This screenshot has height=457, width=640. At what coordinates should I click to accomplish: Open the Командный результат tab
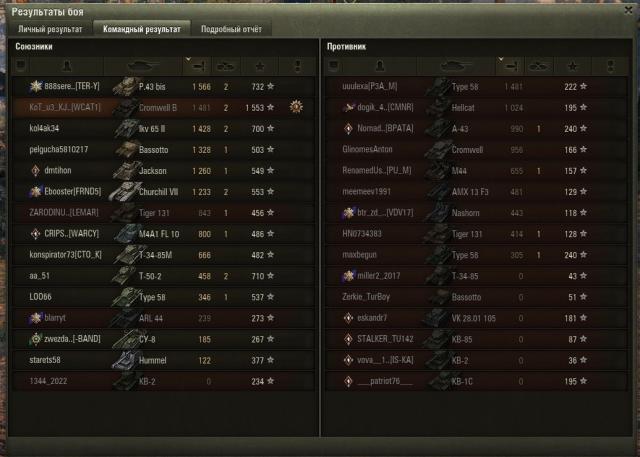(x=141, y=29)
